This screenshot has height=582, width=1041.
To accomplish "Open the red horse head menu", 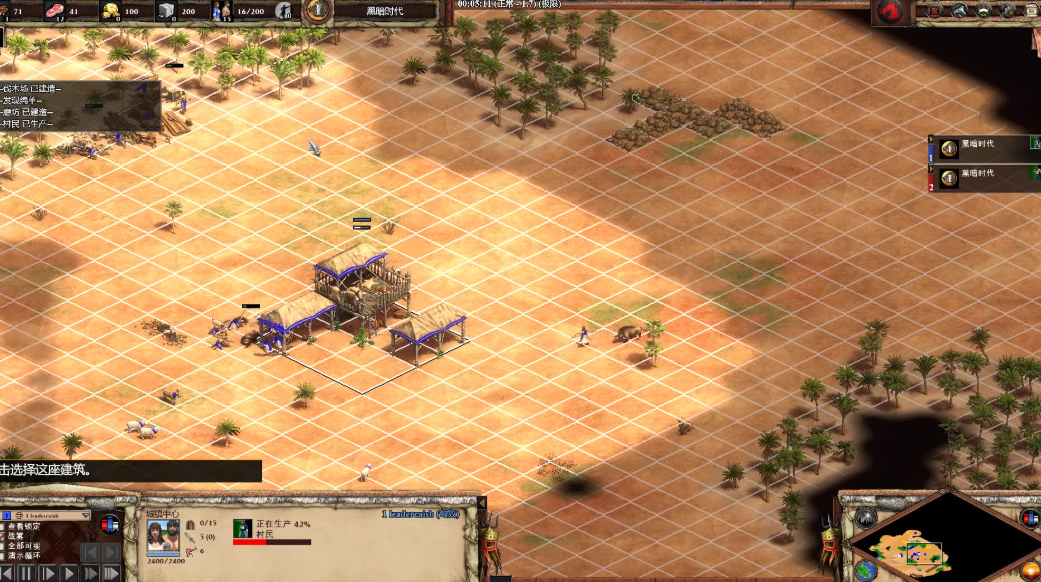I will (x=889, y=12).
